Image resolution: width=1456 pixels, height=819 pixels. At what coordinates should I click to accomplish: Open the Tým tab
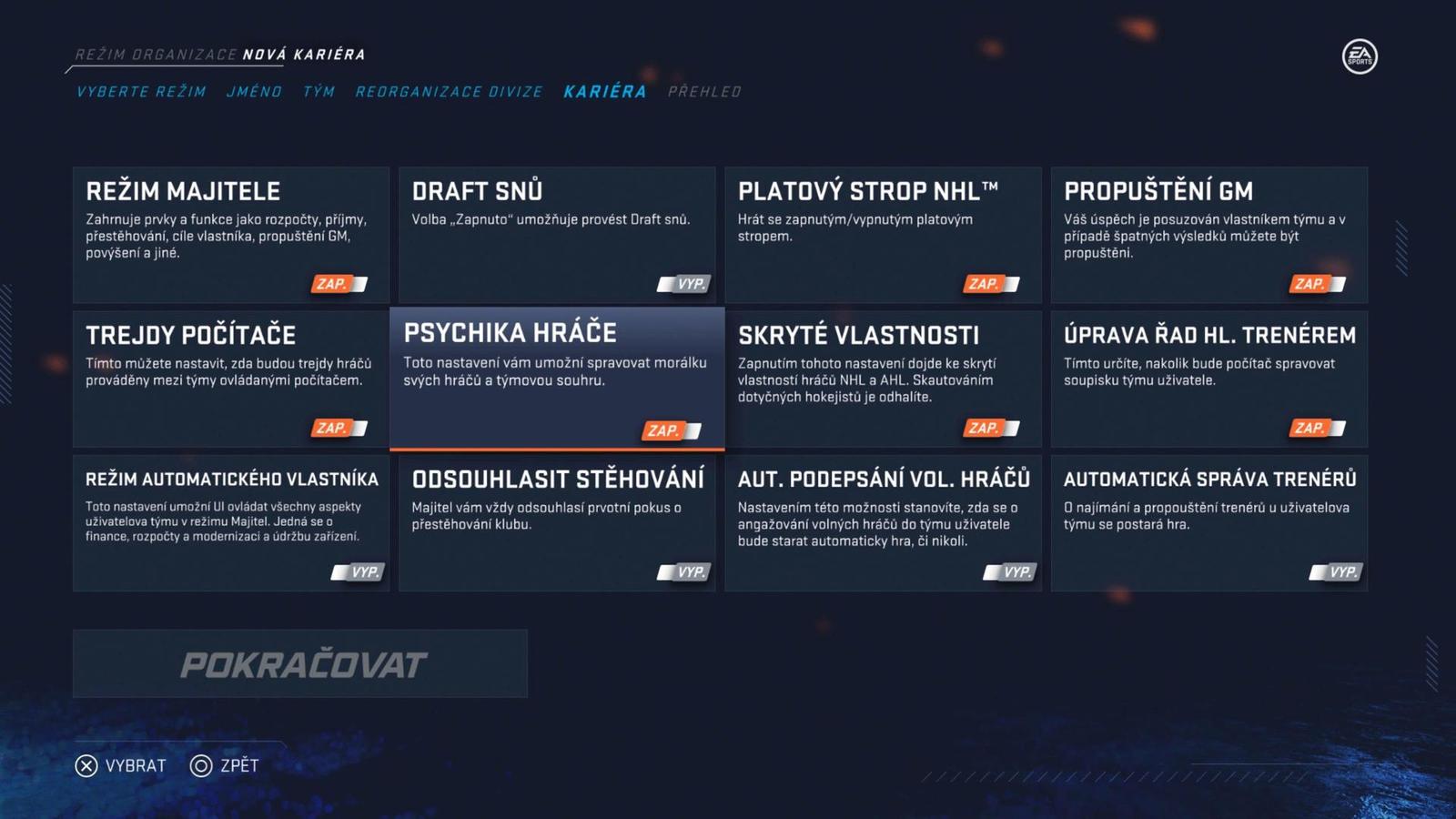(318, 91)
